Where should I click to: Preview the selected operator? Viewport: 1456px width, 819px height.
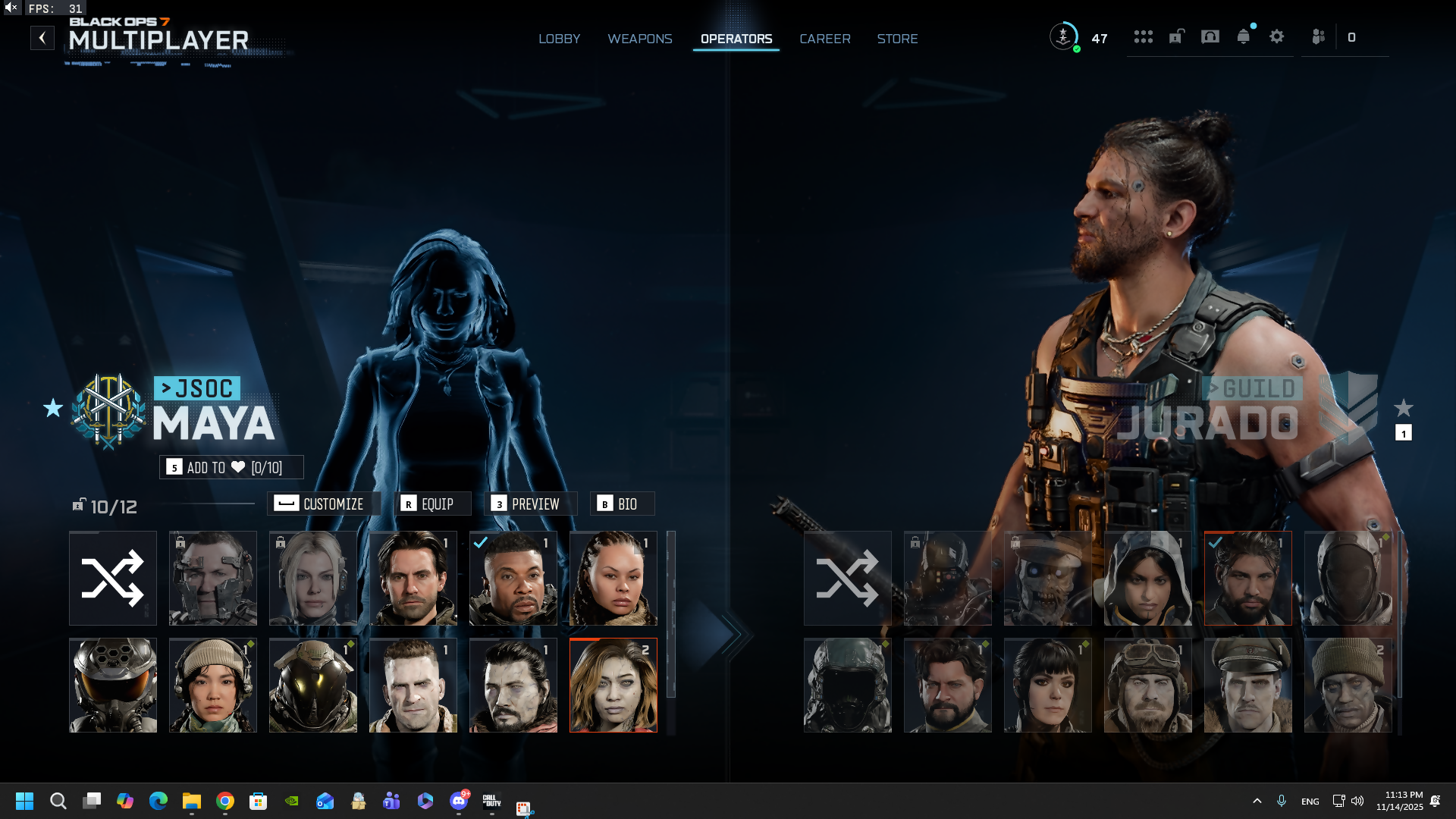coord(530,504)
